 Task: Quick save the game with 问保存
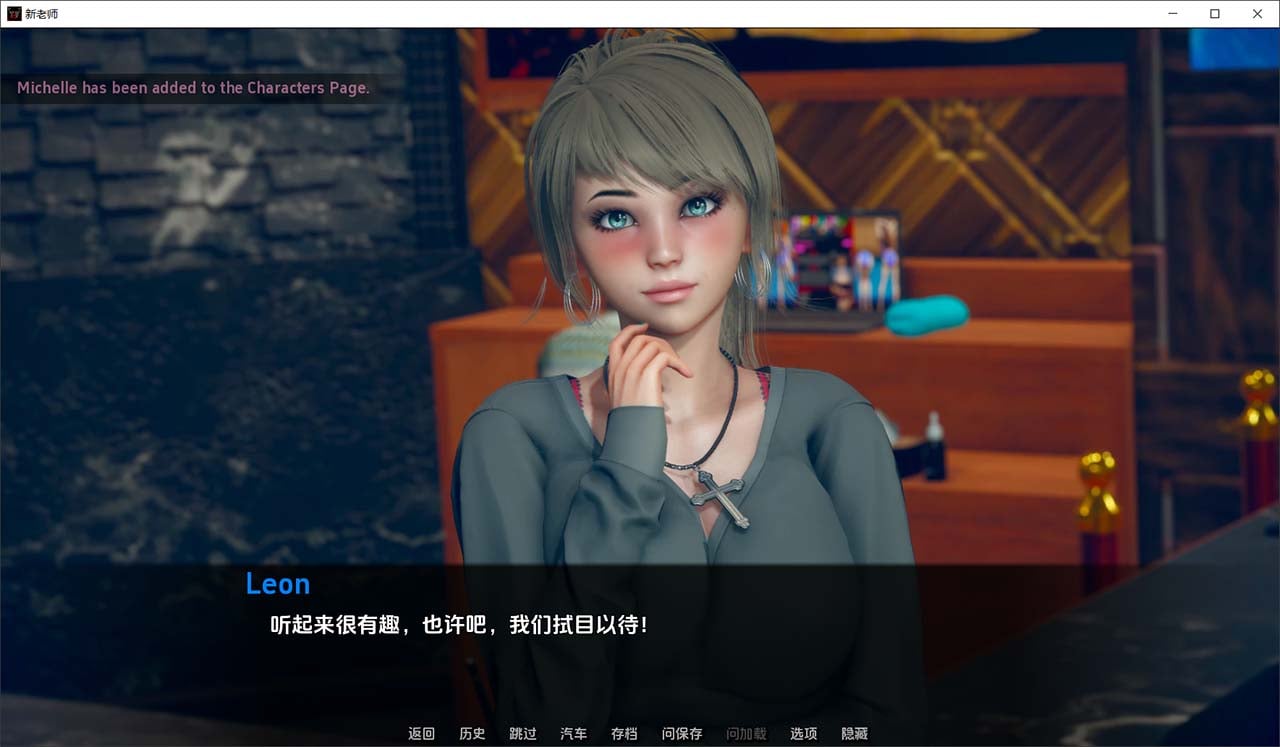tap(681, 733)
